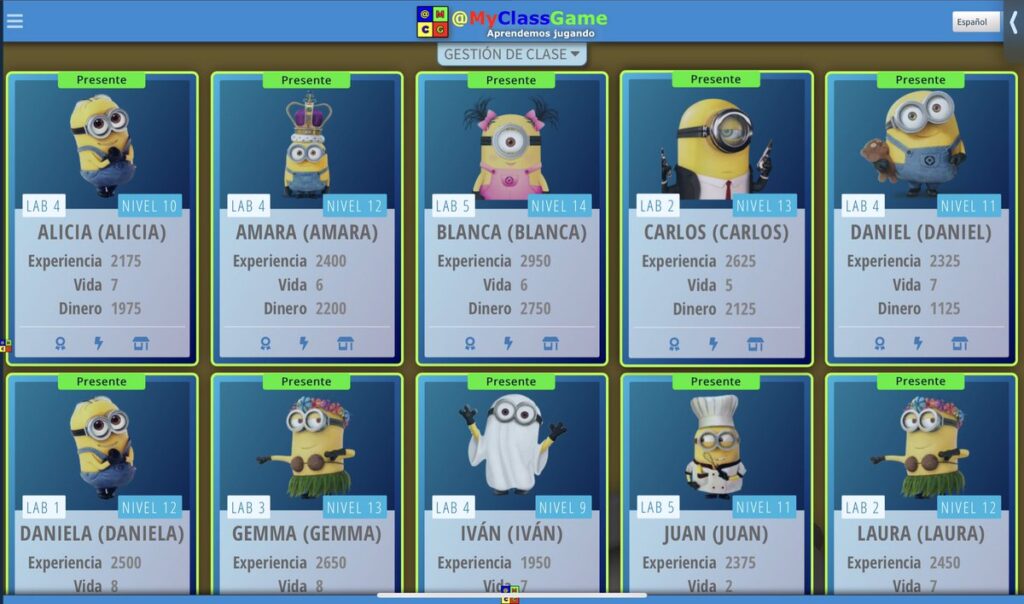Toggle Blanca's Presente attendance label
Viewport: 1024px width, 604px height.
tap(511, 80)
